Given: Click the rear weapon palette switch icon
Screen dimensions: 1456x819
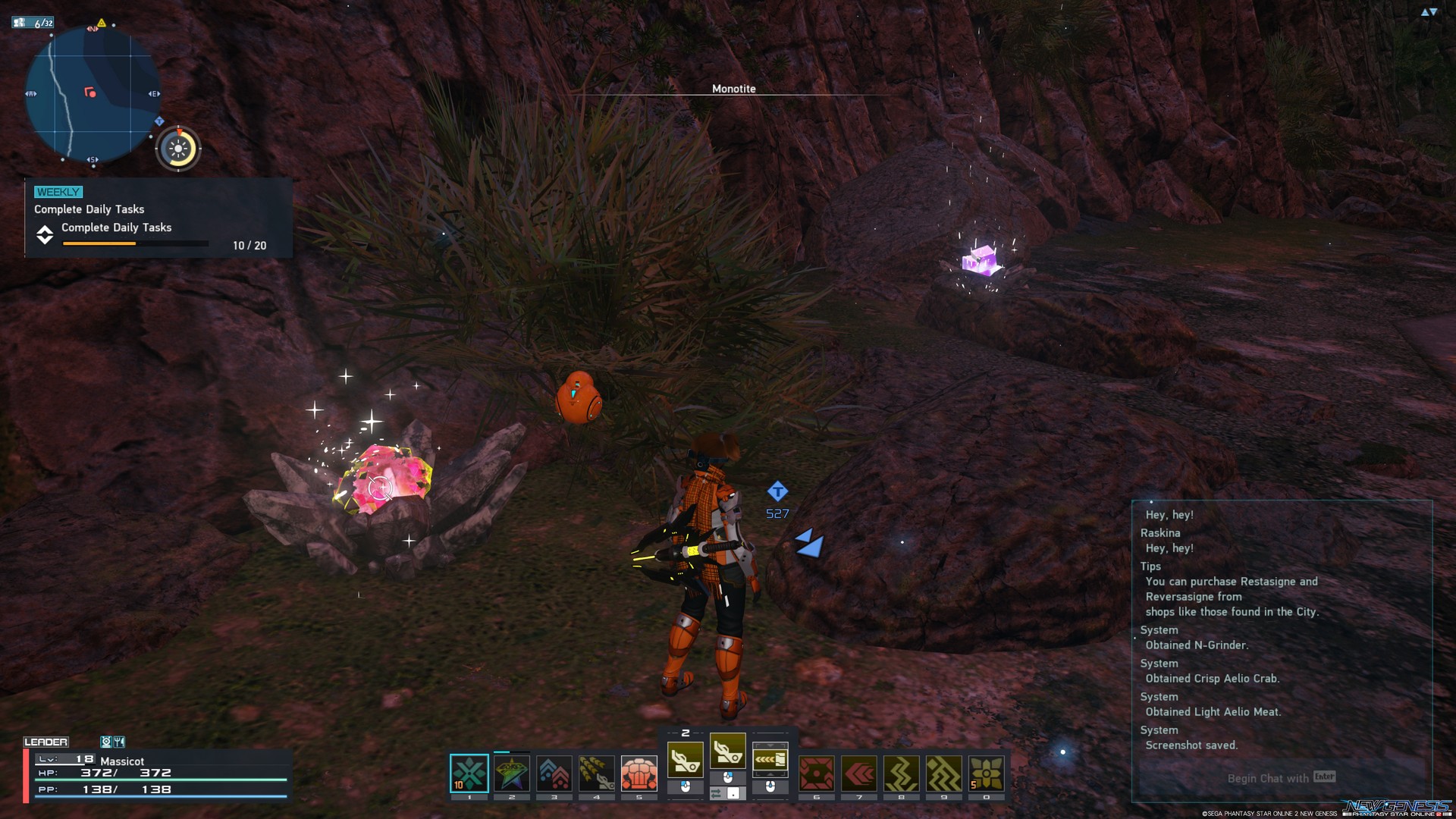Looking at the screenshot, I should coord(770,758).
